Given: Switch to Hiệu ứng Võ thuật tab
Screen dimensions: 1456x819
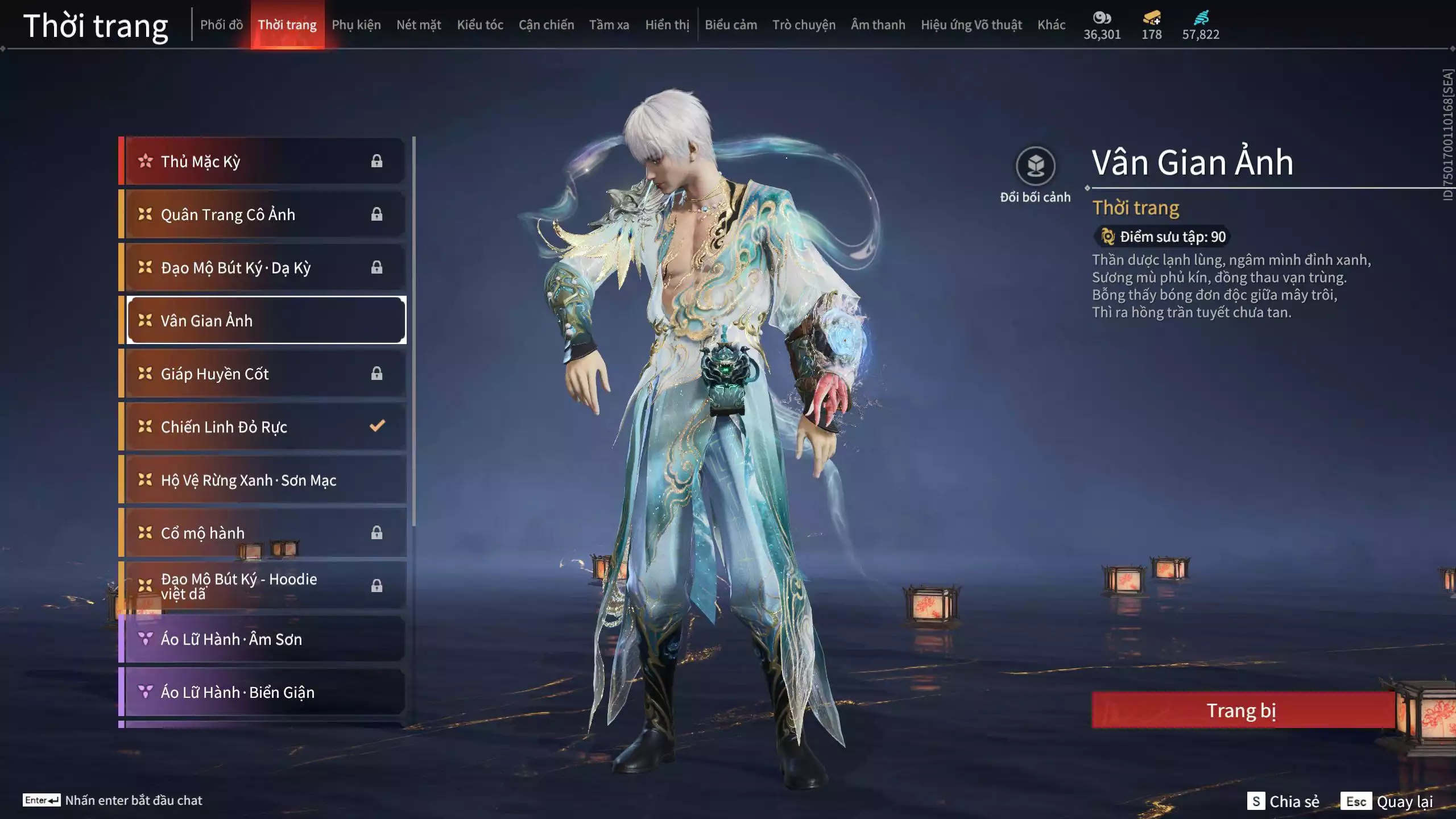Looking at the screenshot, I should 971,25.
